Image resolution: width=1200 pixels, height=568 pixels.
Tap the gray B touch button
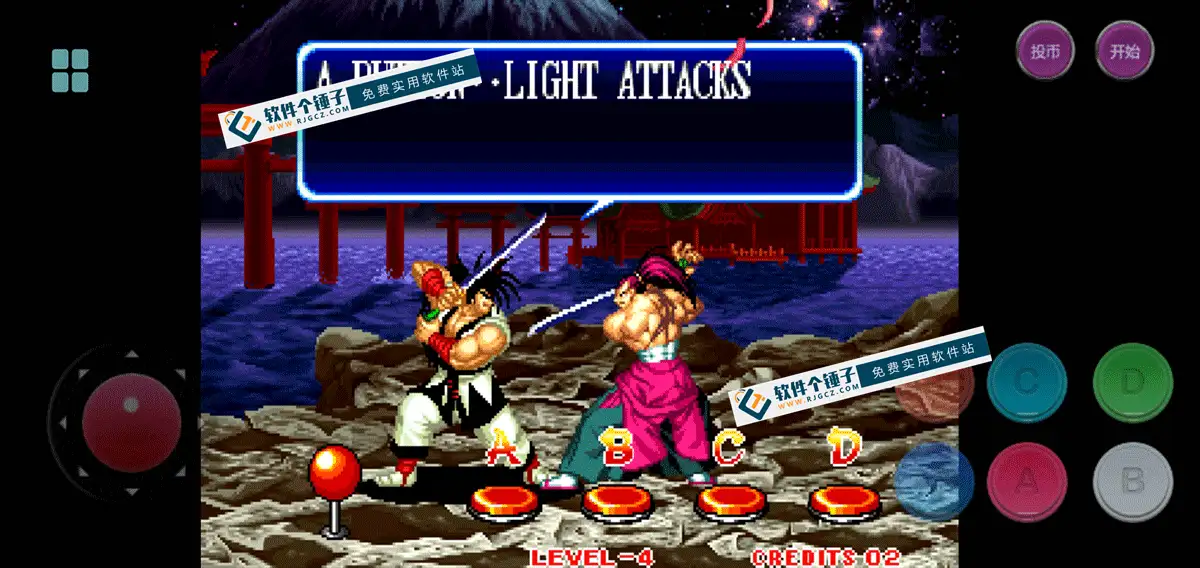point(1132,482)
